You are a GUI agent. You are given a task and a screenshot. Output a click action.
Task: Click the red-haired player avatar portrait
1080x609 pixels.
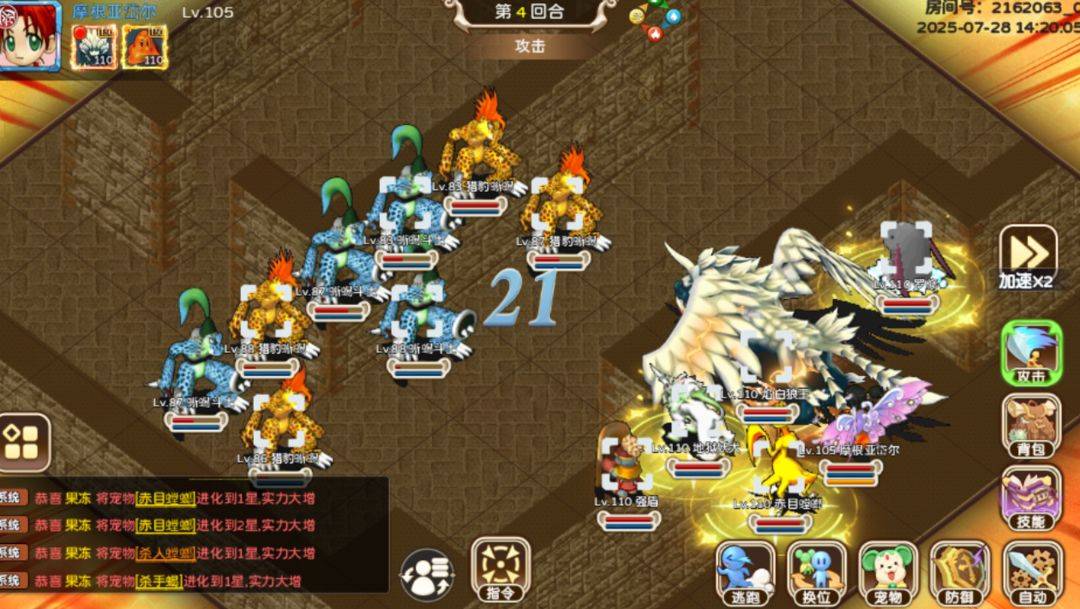30,36
